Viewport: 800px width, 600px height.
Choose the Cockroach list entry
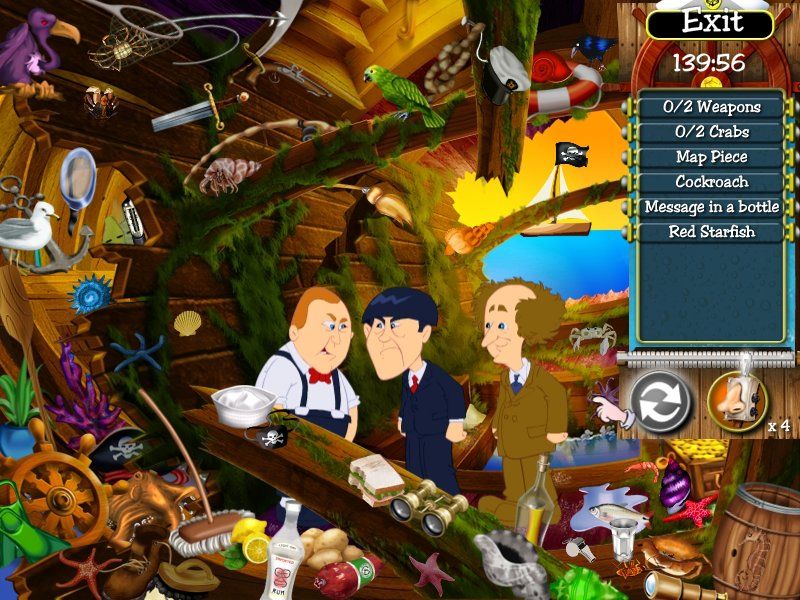click(712, 182)
